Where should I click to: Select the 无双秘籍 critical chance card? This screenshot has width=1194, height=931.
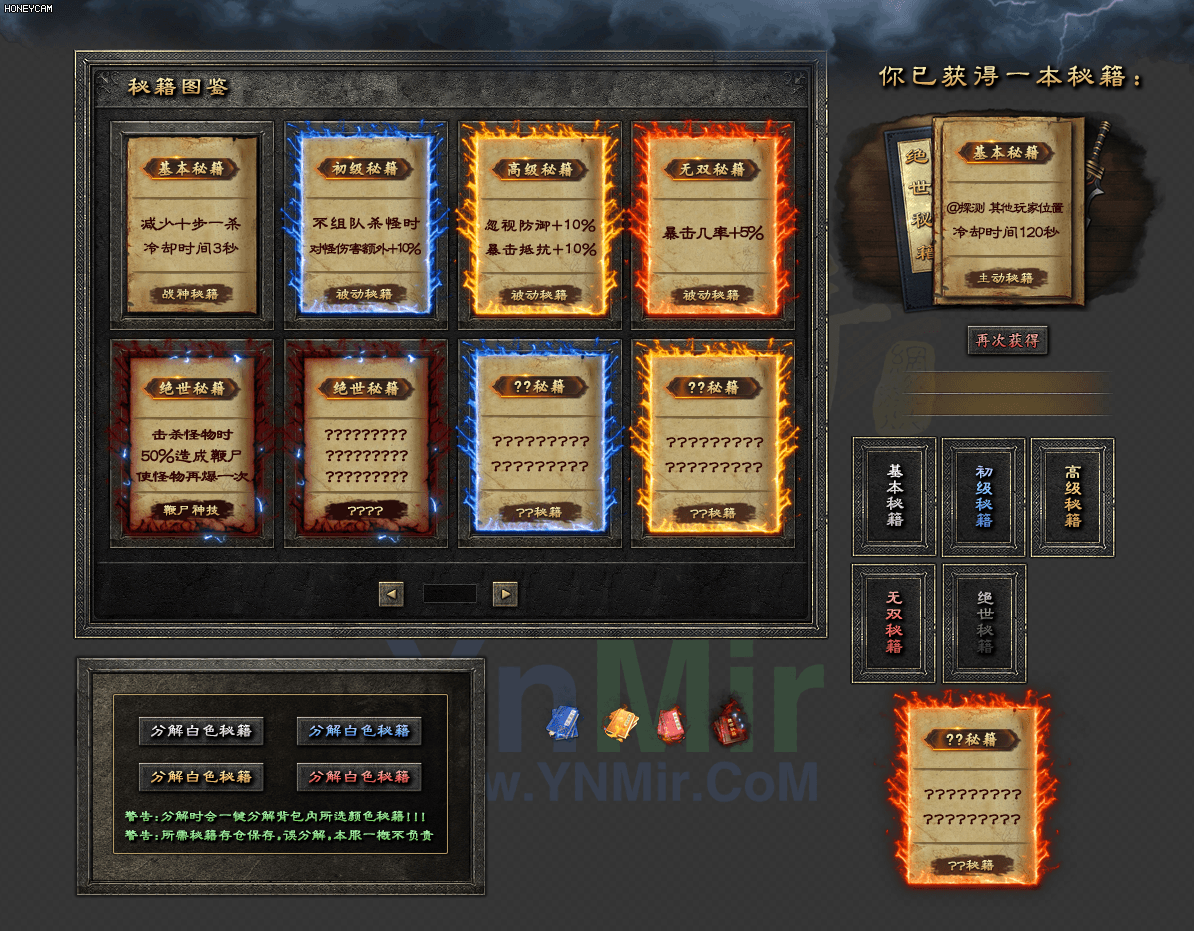tap(712, 226)
